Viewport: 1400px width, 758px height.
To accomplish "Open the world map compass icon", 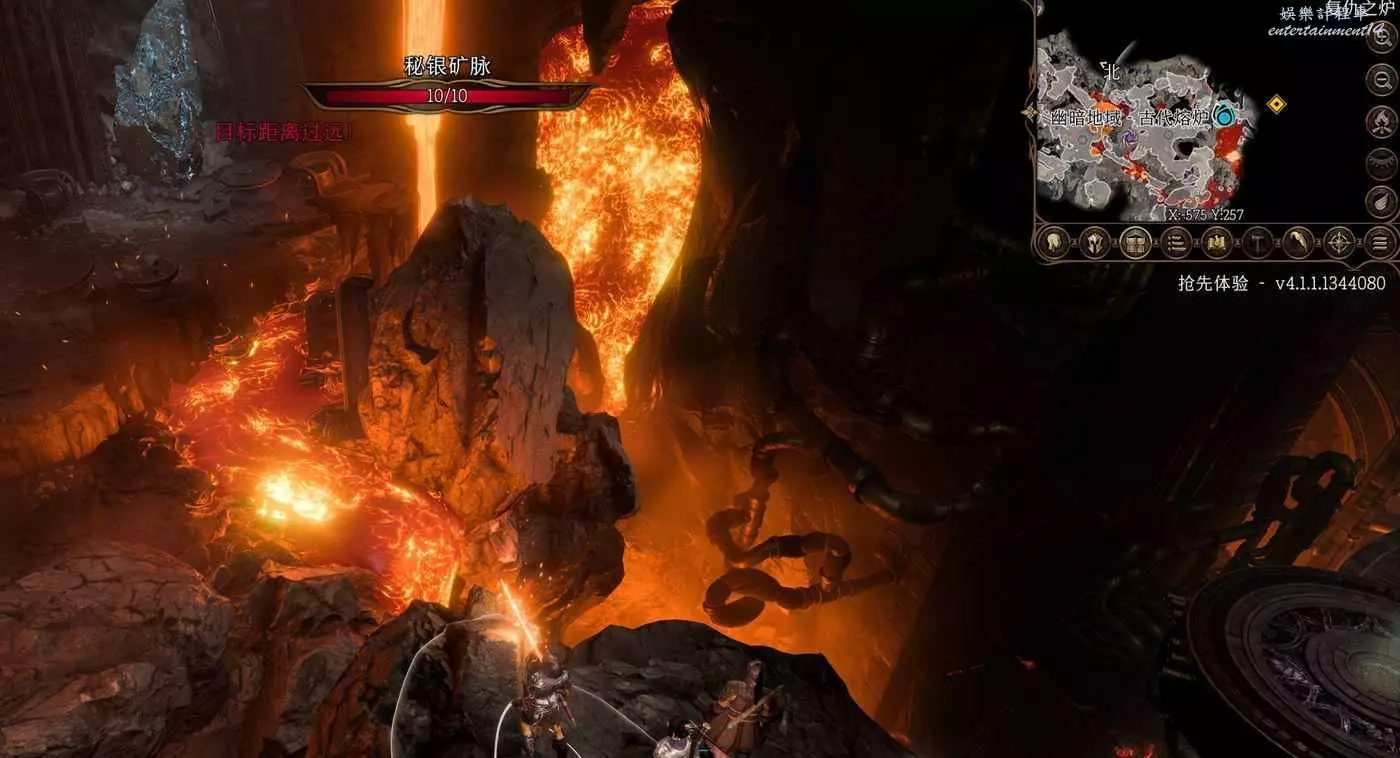I will click(1340, 242).
